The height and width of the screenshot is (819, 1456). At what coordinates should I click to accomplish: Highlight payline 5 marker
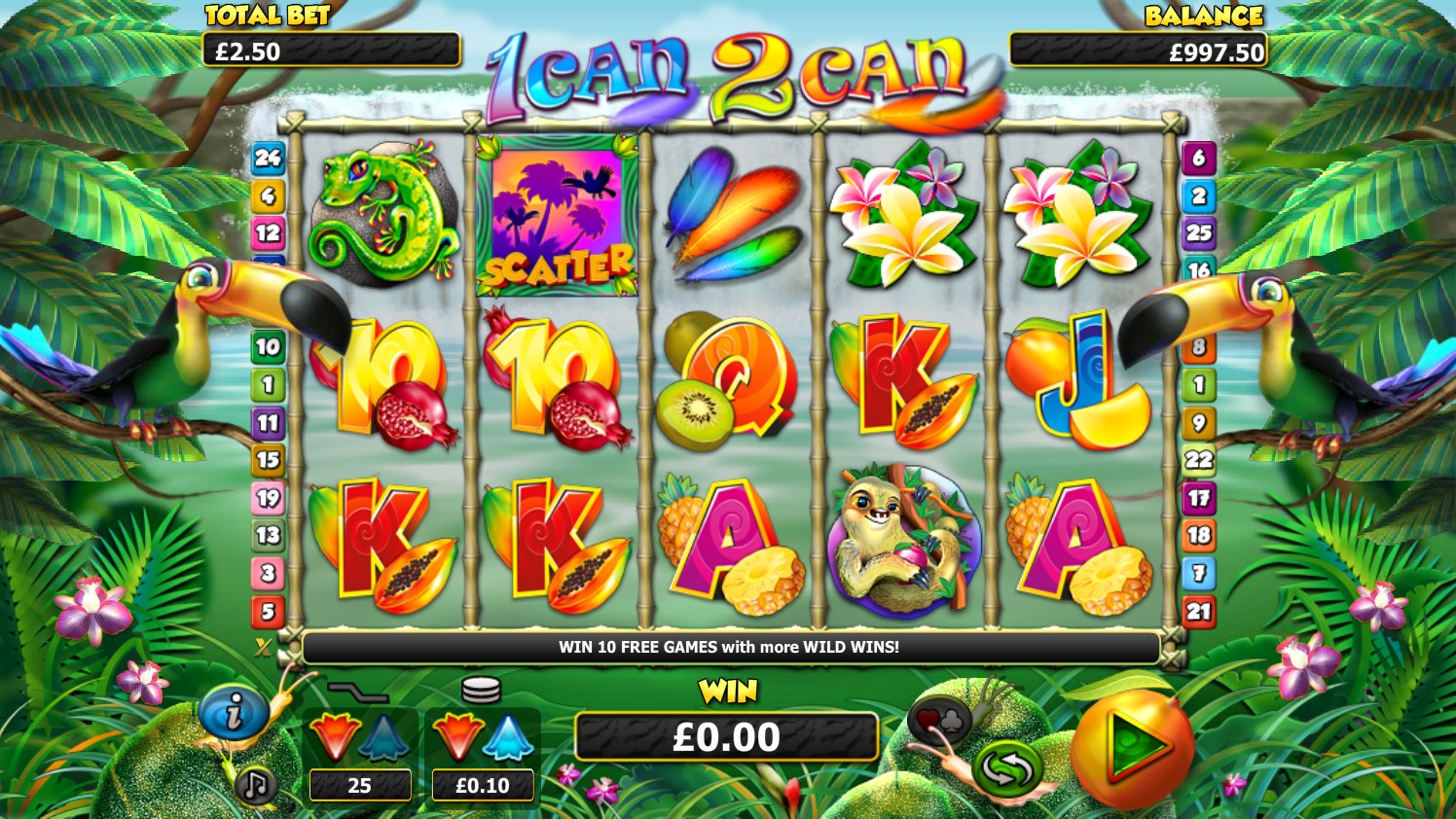(268, 612)
